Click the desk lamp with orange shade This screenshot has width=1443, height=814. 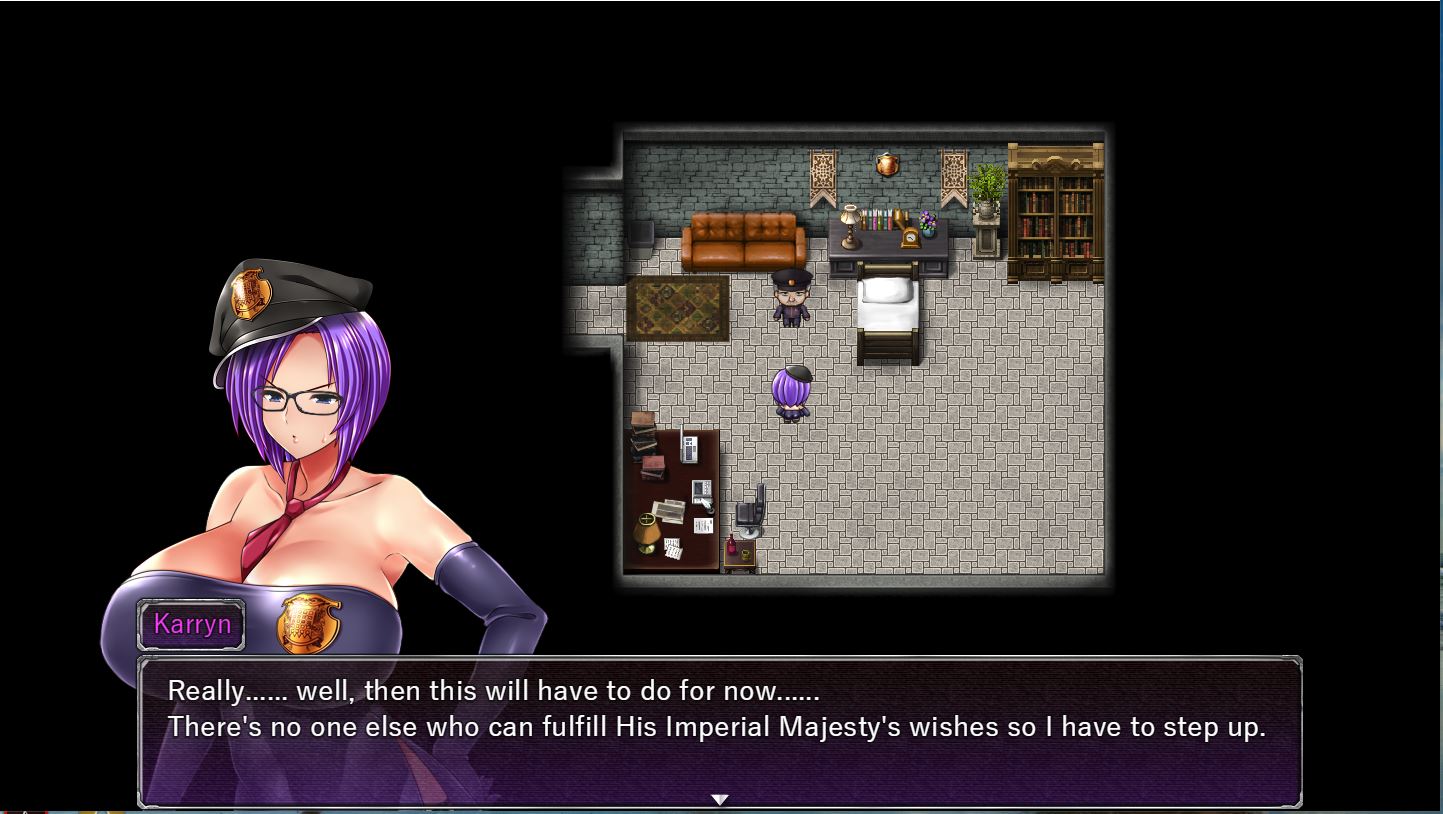tap(648, 535)
